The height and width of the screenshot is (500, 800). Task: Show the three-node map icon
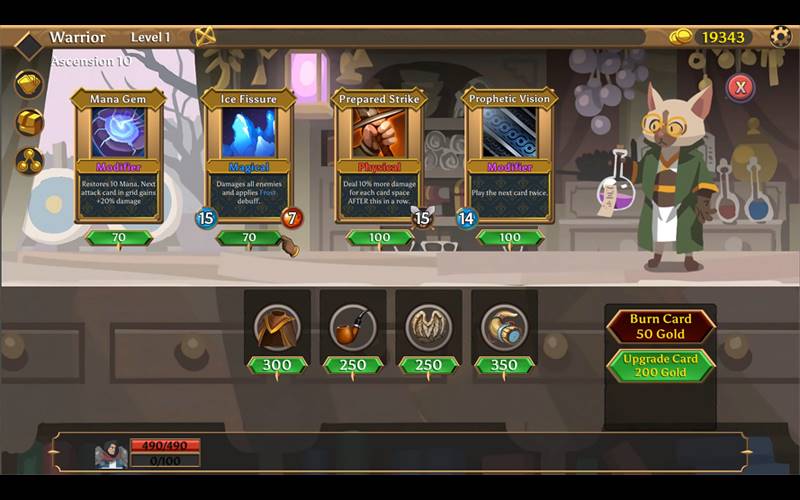(x=28, y=160)
